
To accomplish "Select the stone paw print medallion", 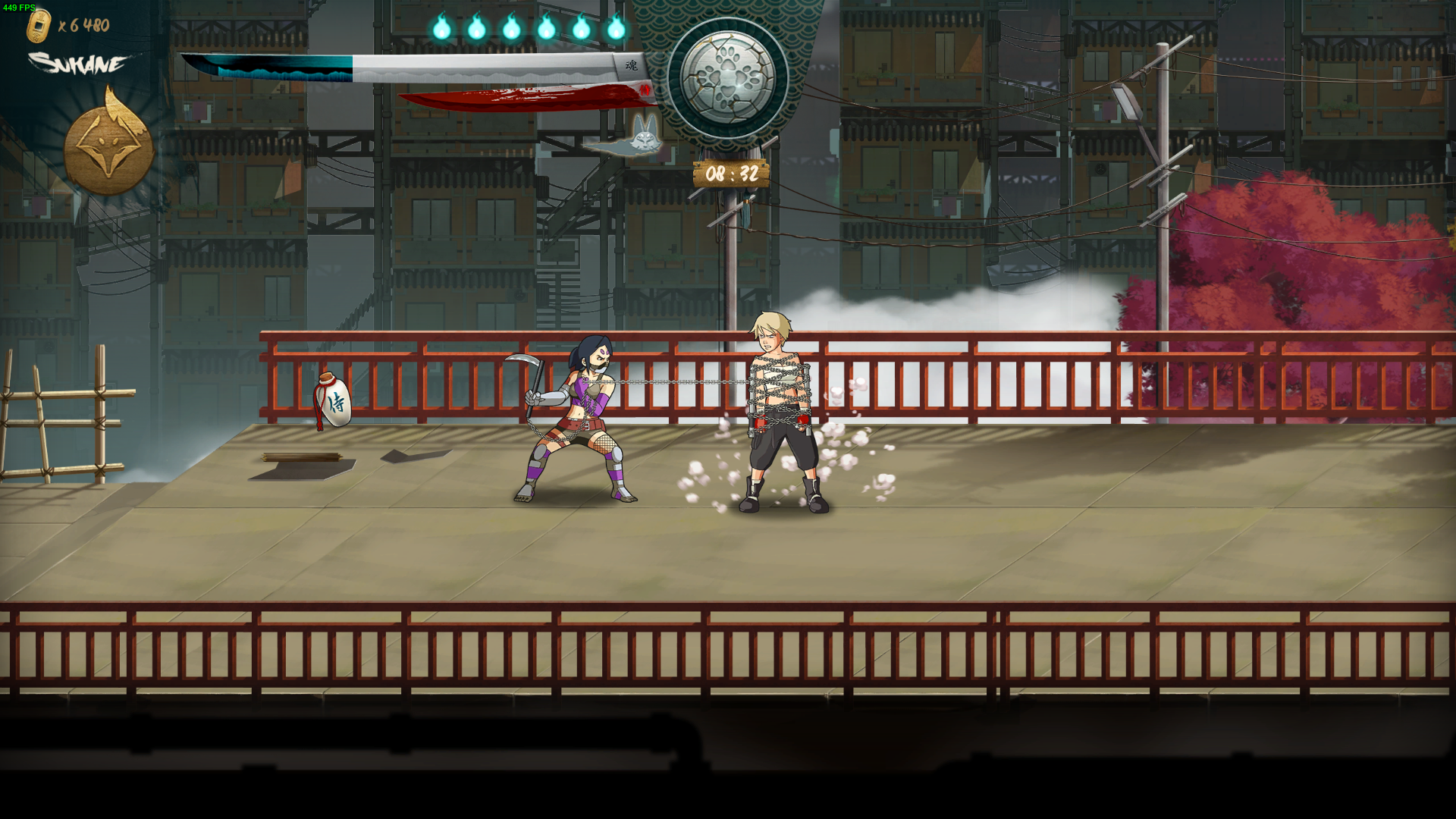I will [x=728, y=78].
